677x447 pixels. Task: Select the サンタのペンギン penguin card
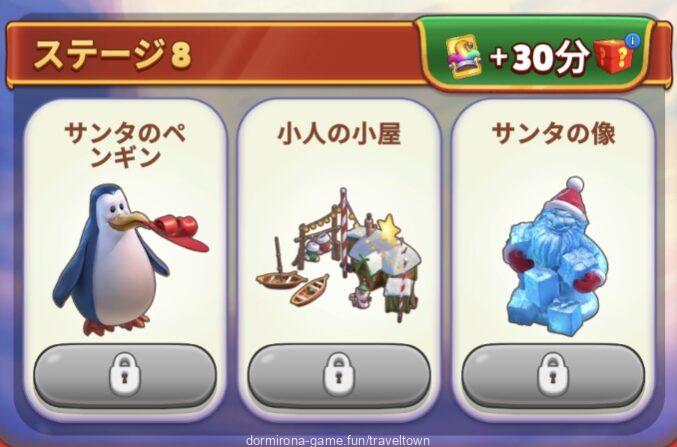(x=124, y=250)
